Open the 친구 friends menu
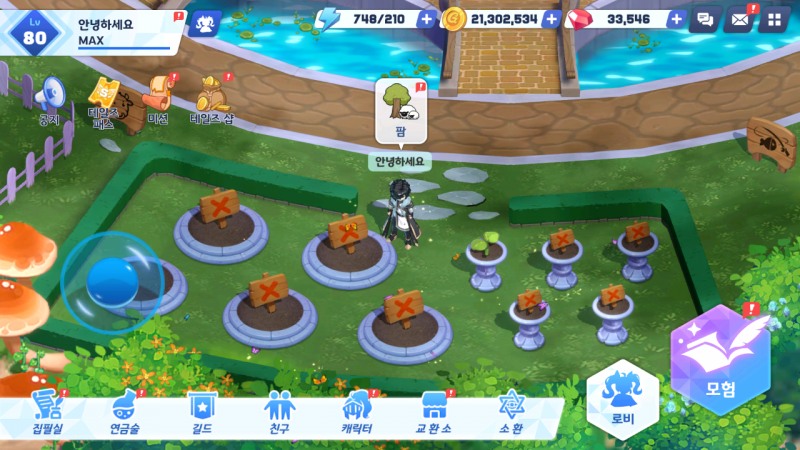 coord(278,411)
